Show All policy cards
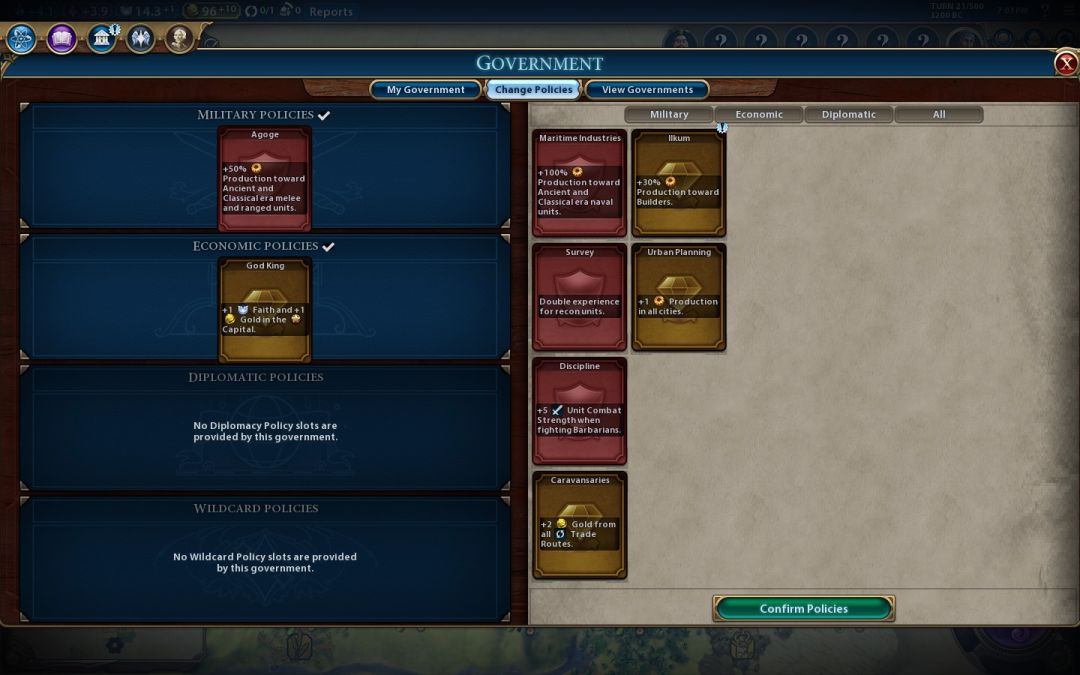1080x675 pixels. click(939, 114)
